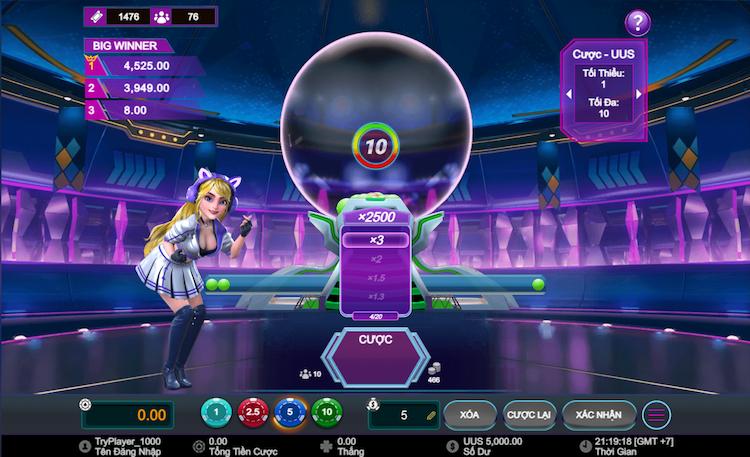Click the CƯỢC LẠI rebet button
The height and width of the screenshot is (457, 750).
(x=527, y=413)
